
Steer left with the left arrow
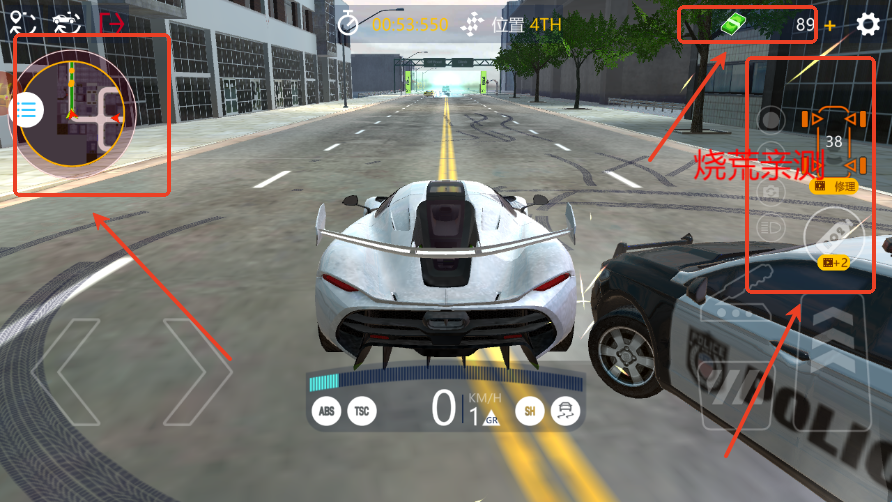(x=65, y=370)
